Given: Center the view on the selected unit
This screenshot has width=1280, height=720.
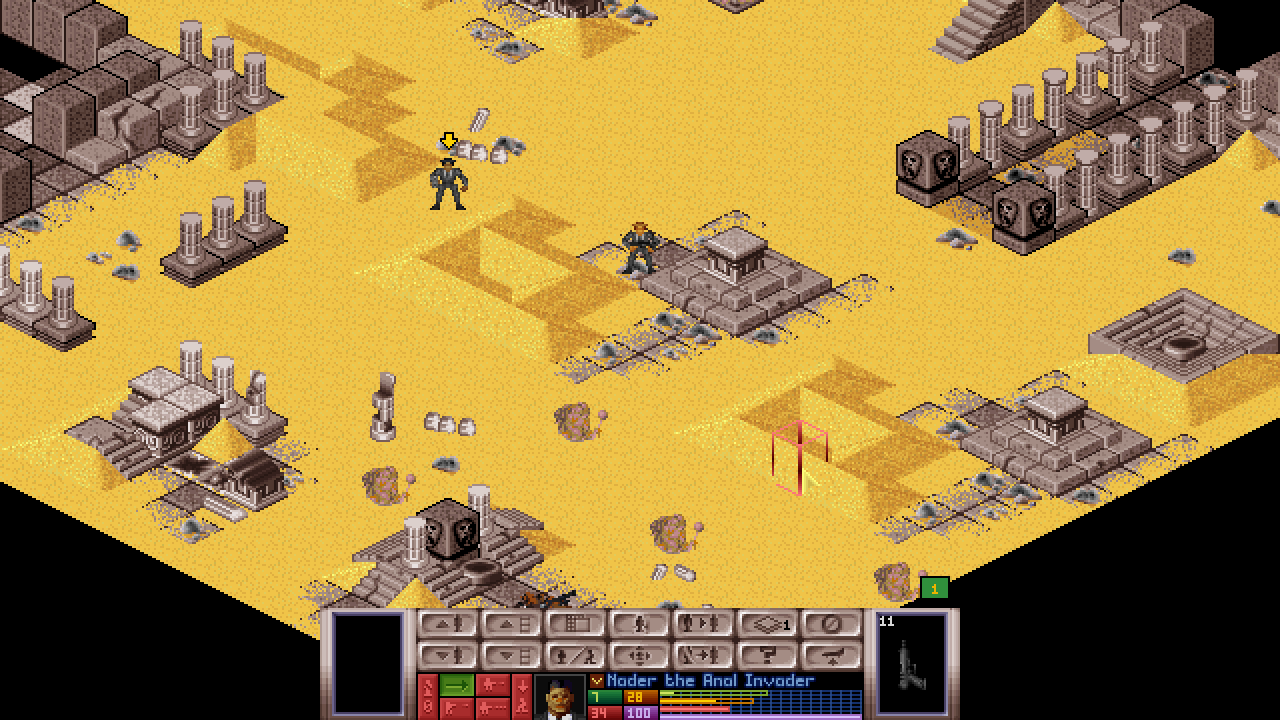Looking at the screenshot, I should click(639, 656).
